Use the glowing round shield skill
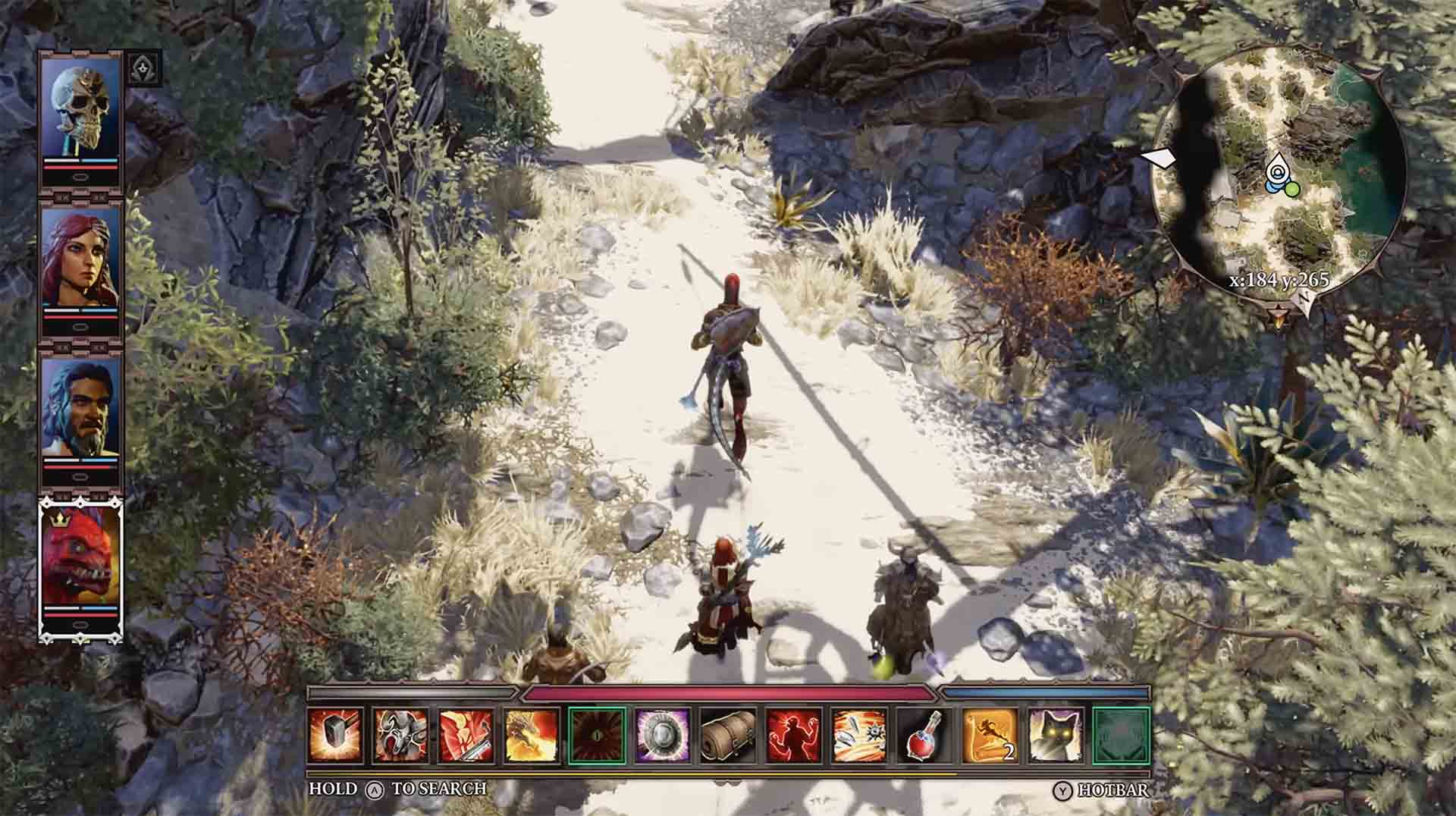This screenshot has height=816, width=1456. (662, 735)
